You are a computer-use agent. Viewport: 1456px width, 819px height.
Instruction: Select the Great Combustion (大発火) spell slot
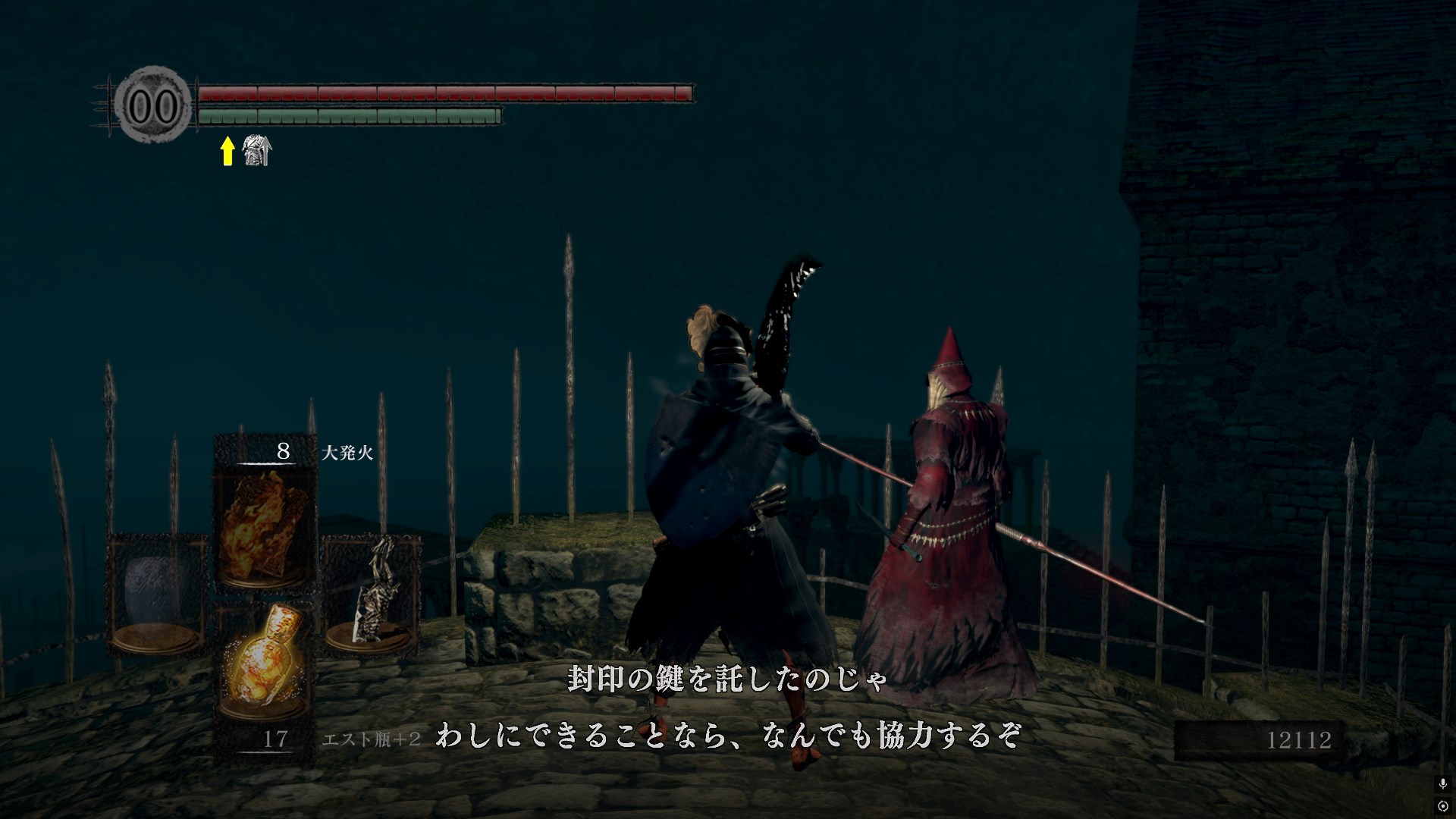265,522
